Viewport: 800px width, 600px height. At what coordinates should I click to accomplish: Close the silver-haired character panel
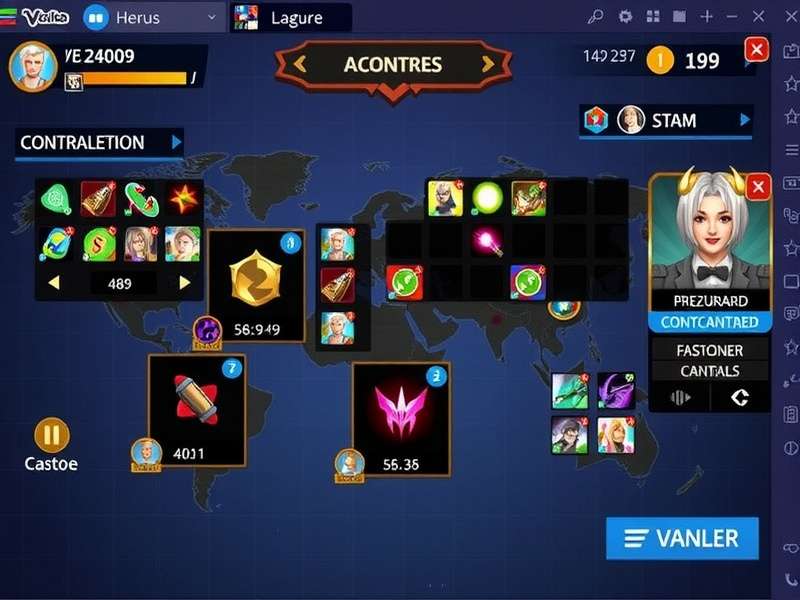pyautogui.click(x=758, y=186)
